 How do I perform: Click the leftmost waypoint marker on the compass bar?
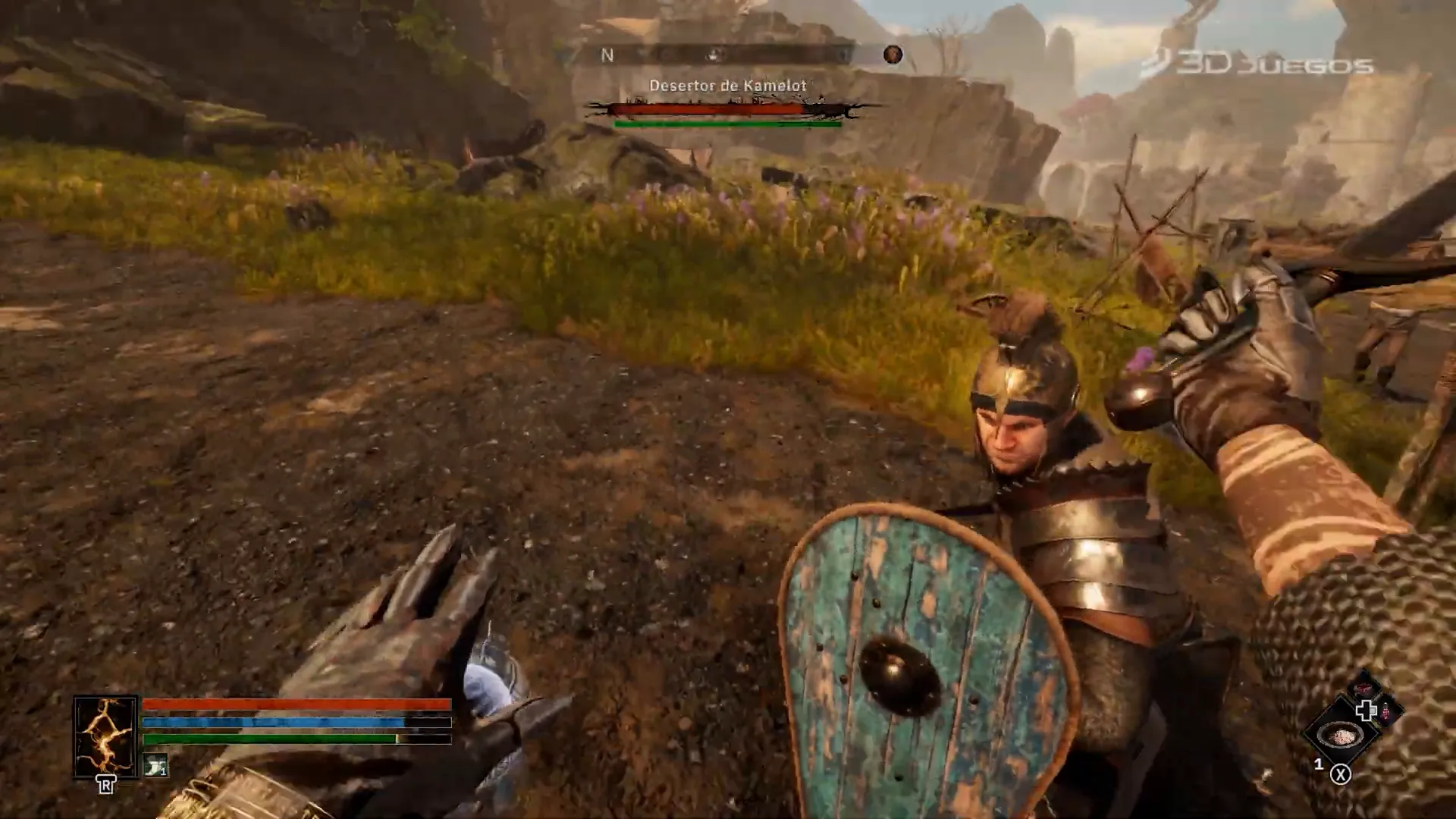(639, 53)
